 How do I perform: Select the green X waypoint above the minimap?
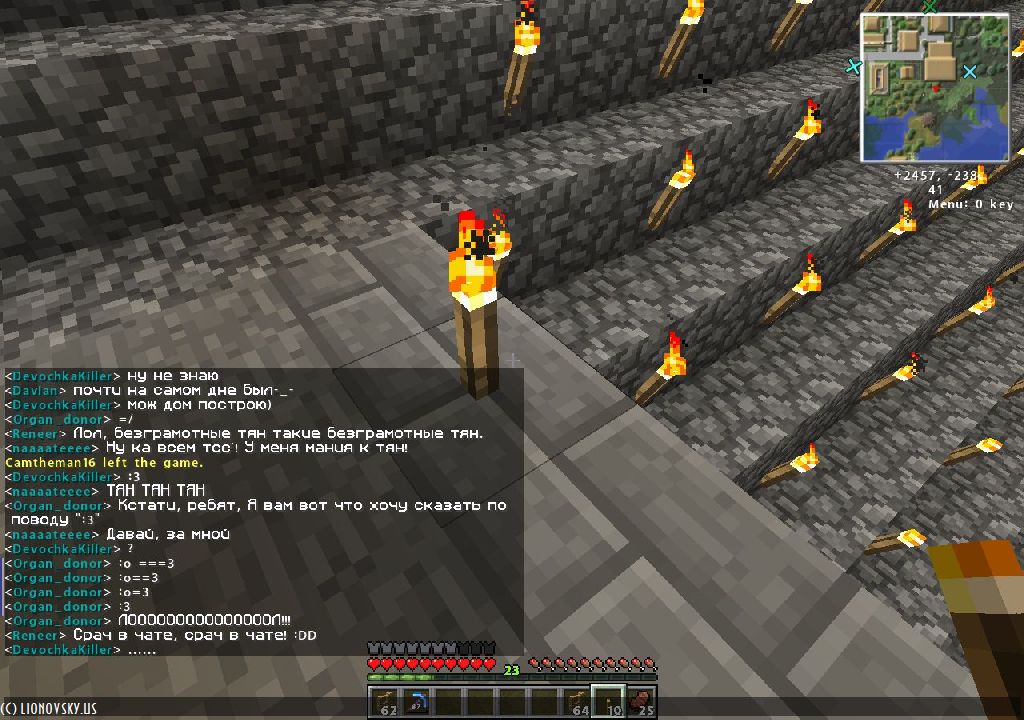point(930,6)
